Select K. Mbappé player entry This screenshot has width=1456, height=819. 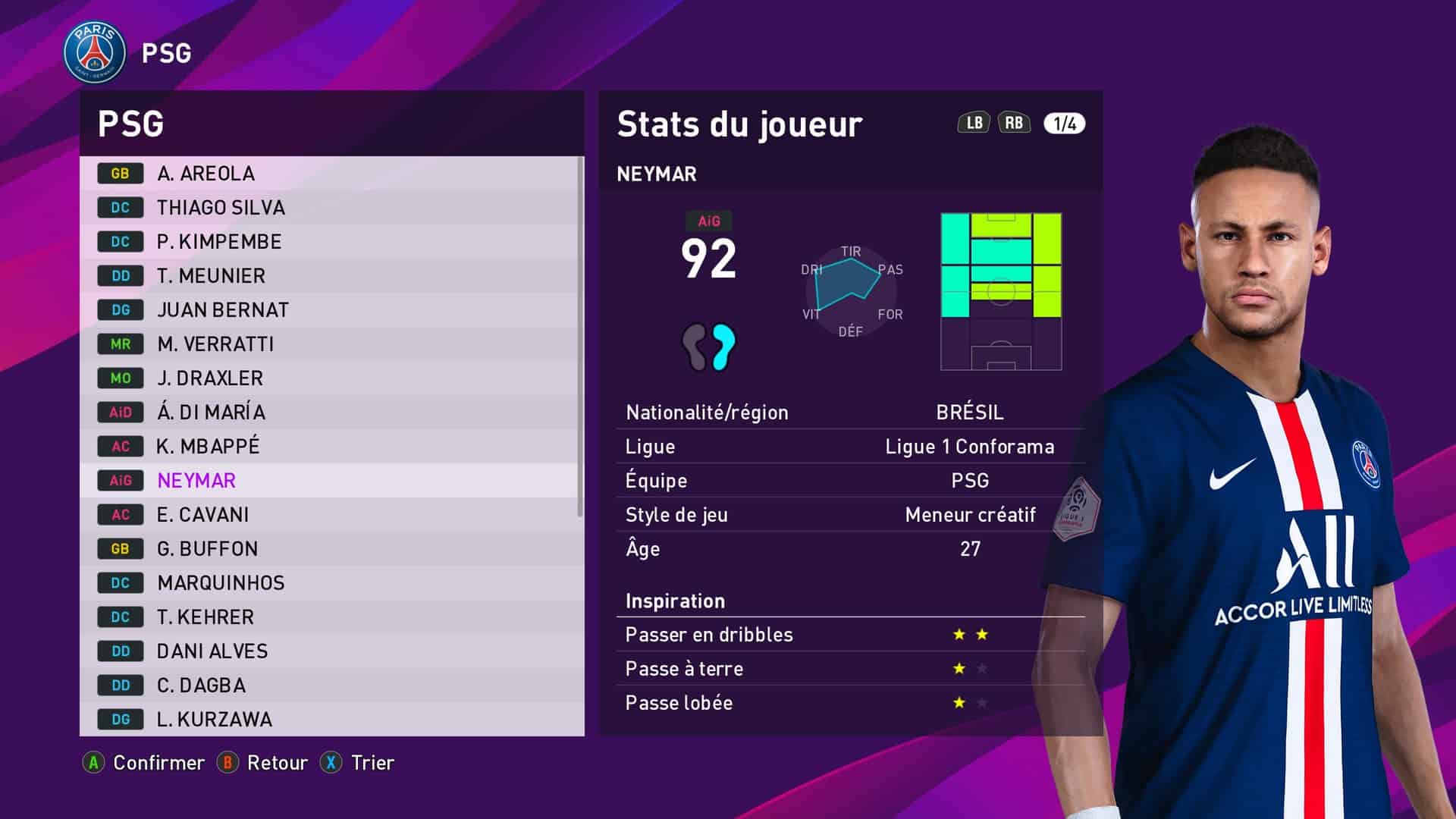coord(331,447)
